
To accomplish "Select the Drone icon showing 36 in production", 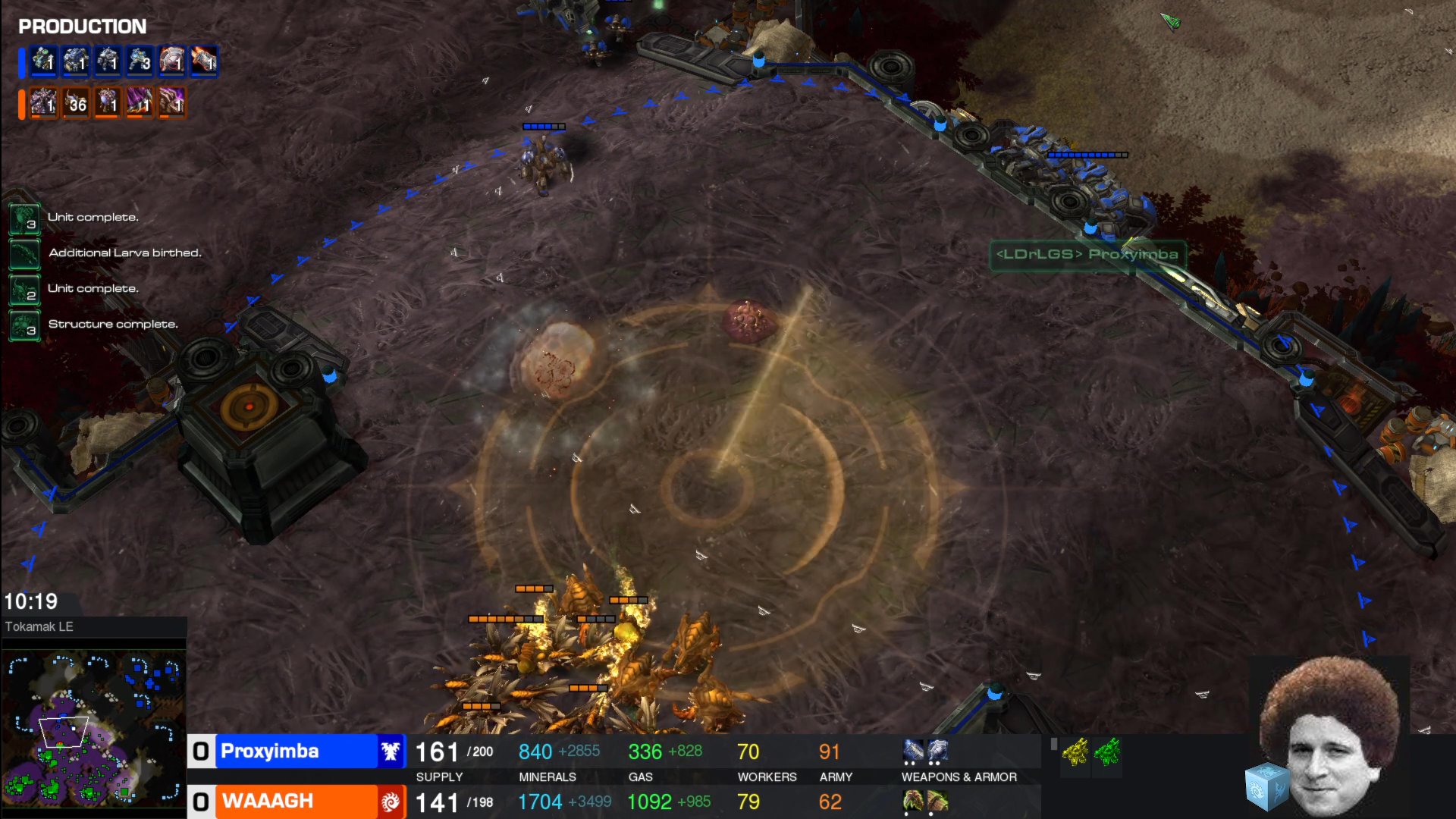I will click(74, 104).
